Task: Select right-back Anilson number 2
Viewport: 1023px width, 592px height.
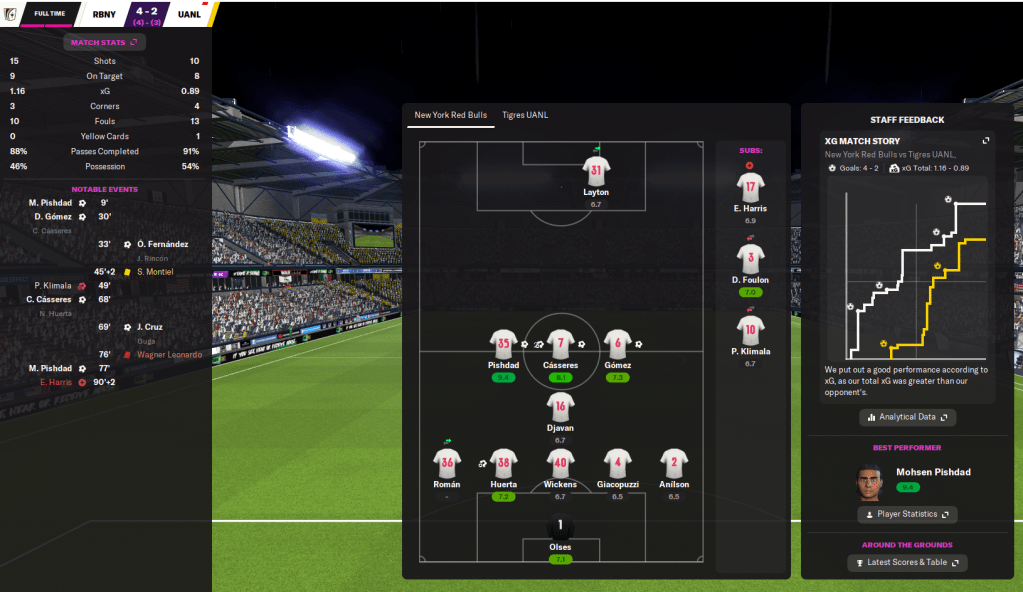Action: click(673, 463)
